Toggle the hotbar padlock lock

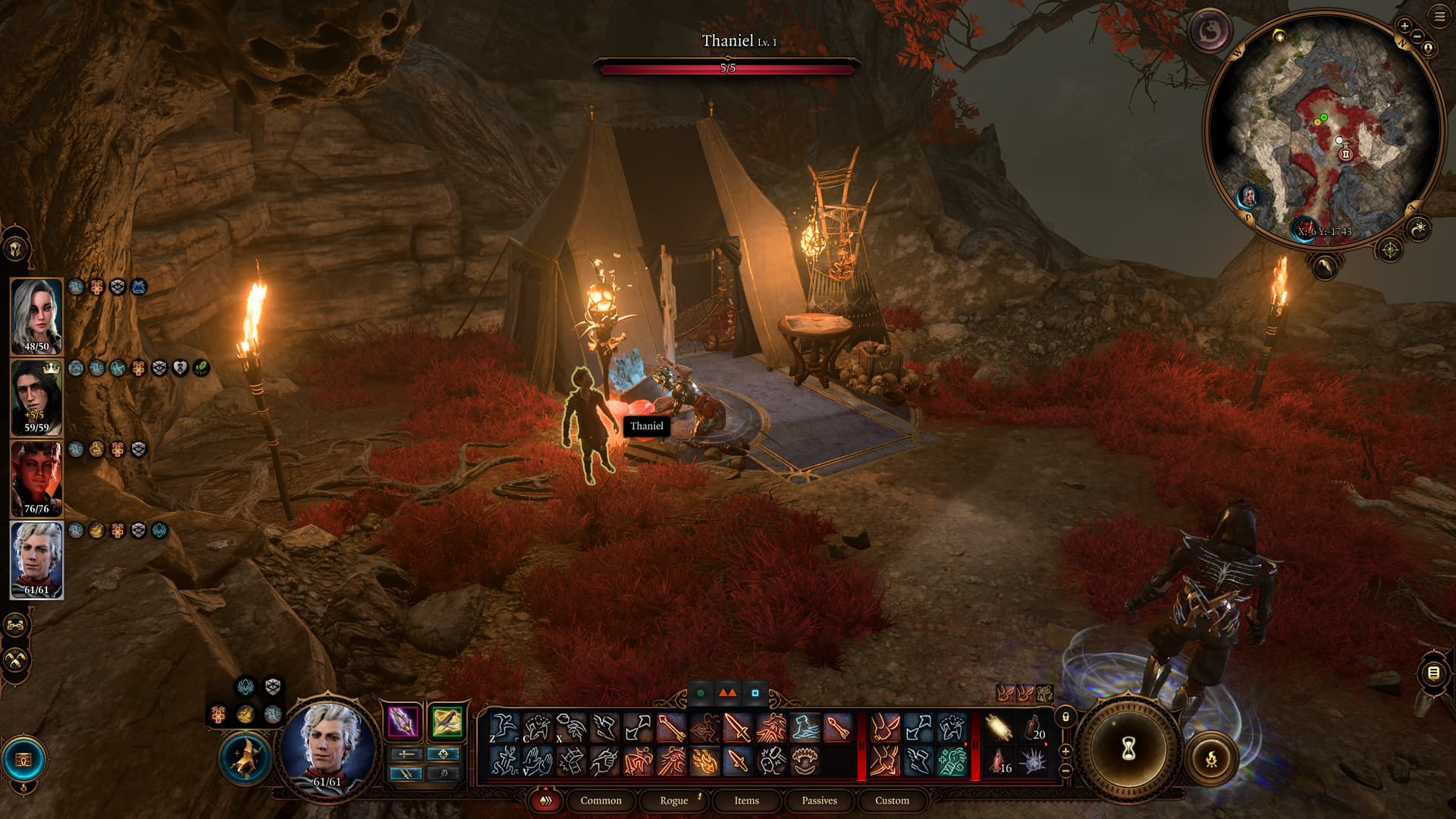point(1065,717)
